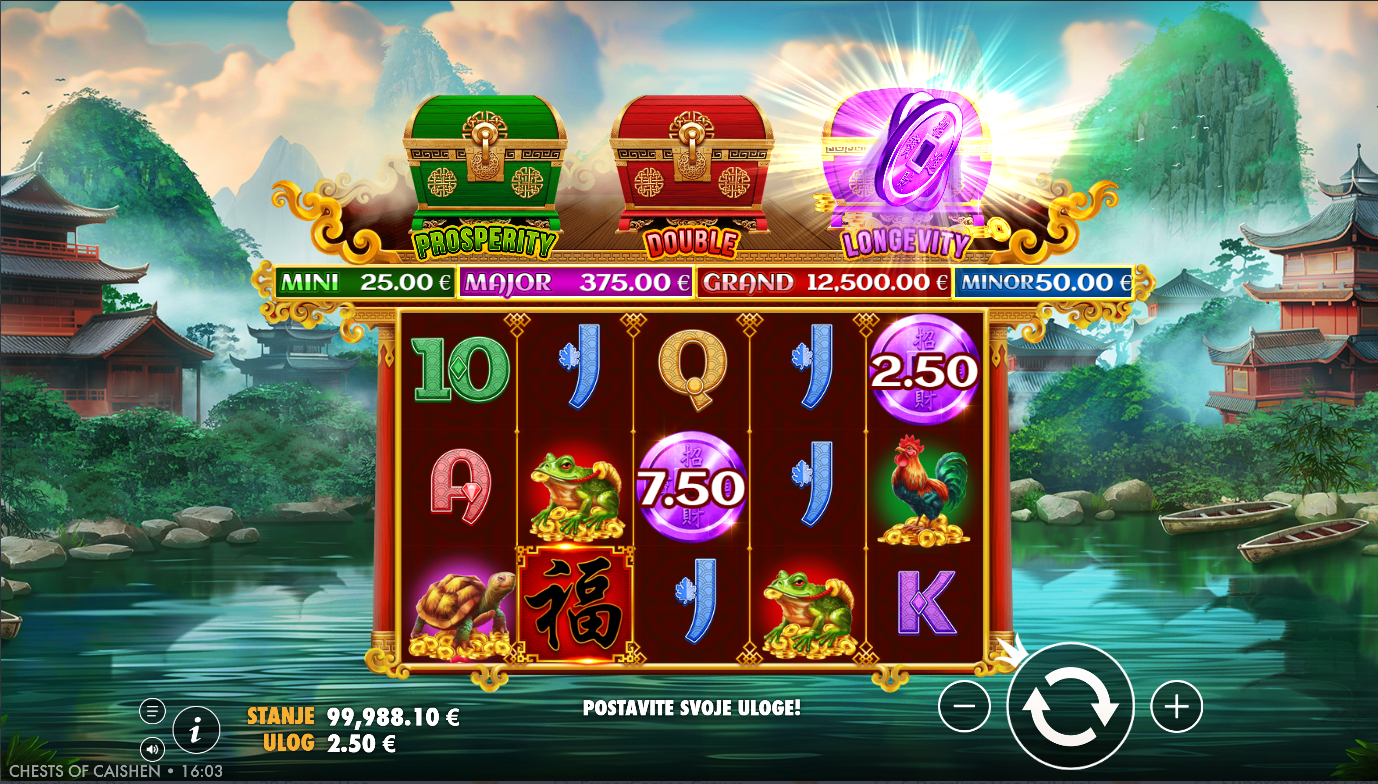Screen dimensions: 1378x784
Task: Decrease the bet with the minus button
Action: coord(964,706)
